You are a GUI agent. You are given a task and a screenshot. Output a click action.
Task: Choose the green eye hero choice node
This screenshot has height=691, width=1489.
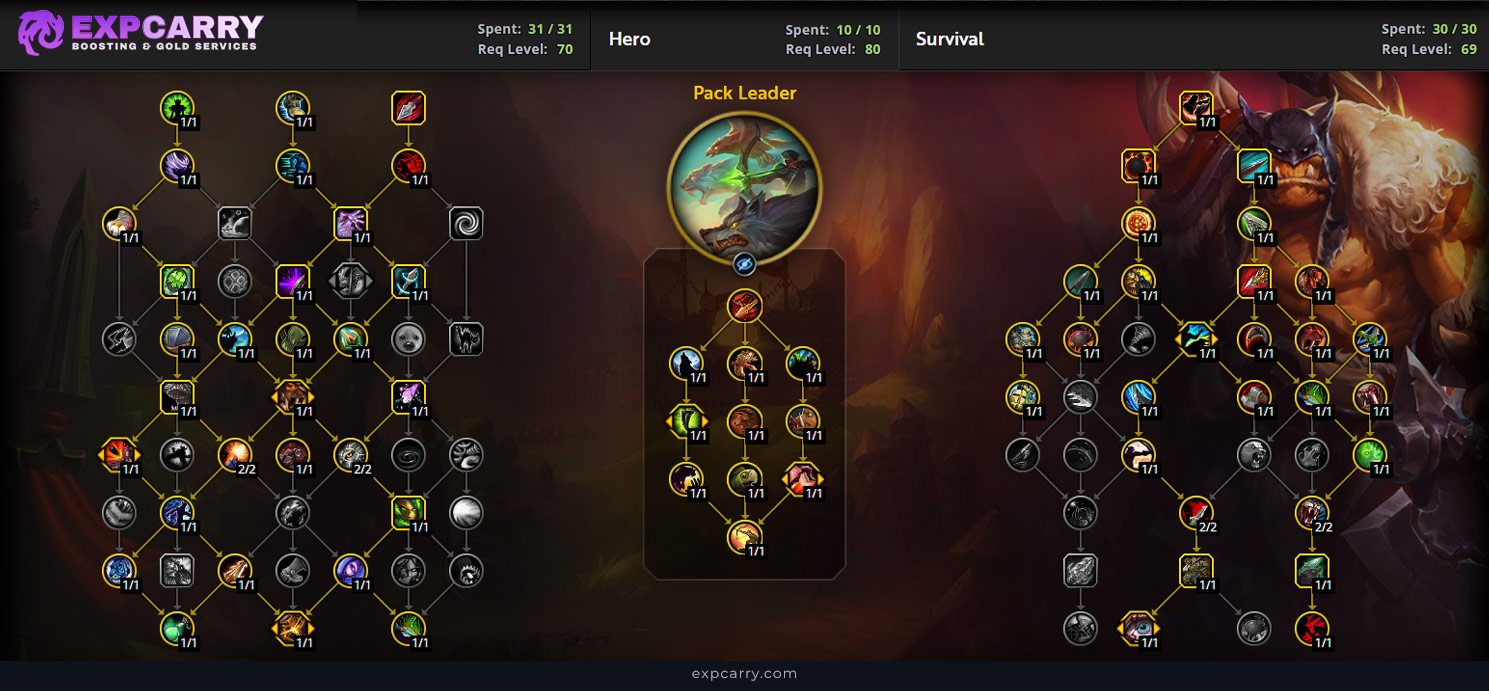686,421
